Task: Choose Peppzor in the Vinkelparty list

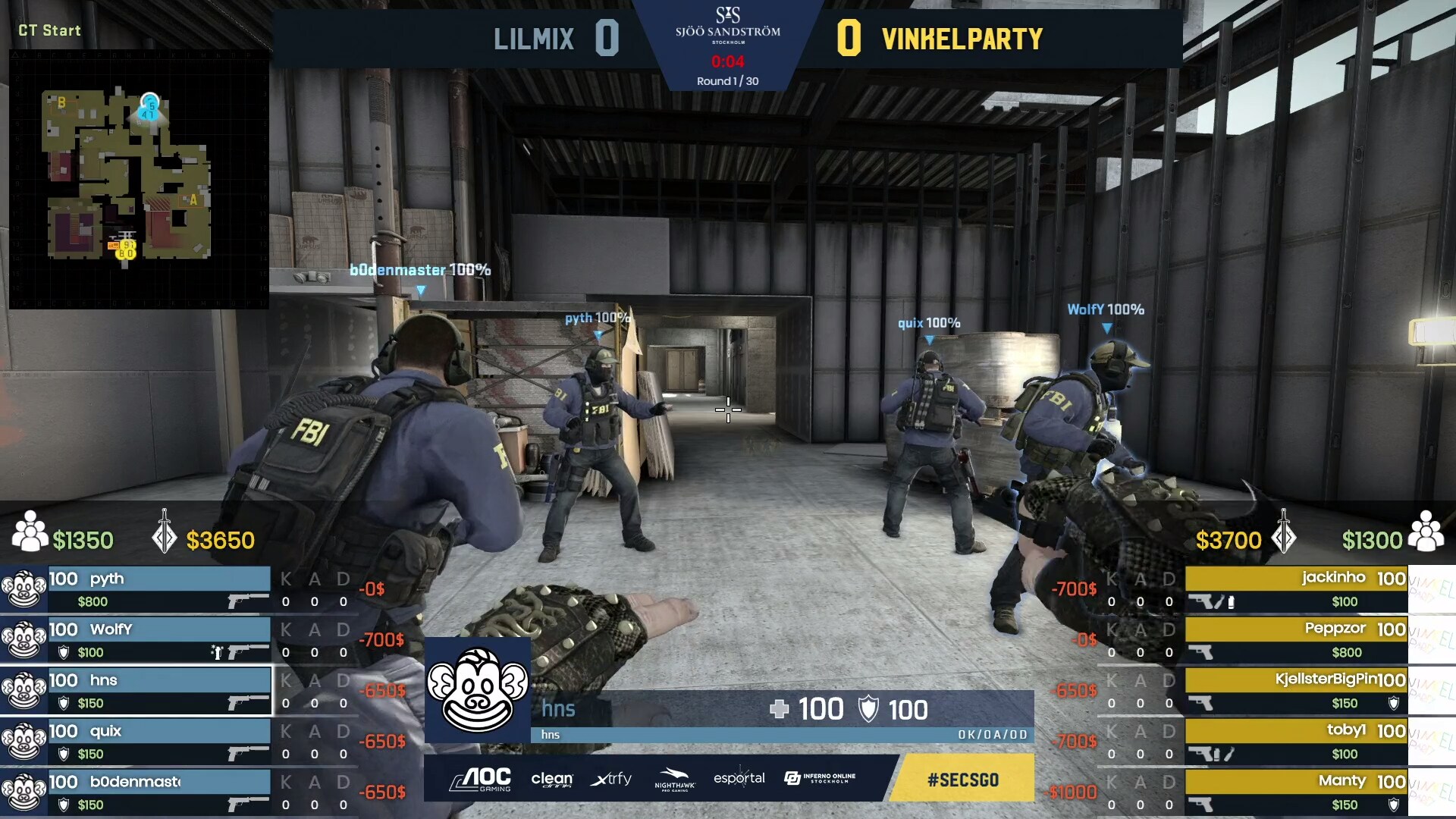Action: [x=1296, y=640]
